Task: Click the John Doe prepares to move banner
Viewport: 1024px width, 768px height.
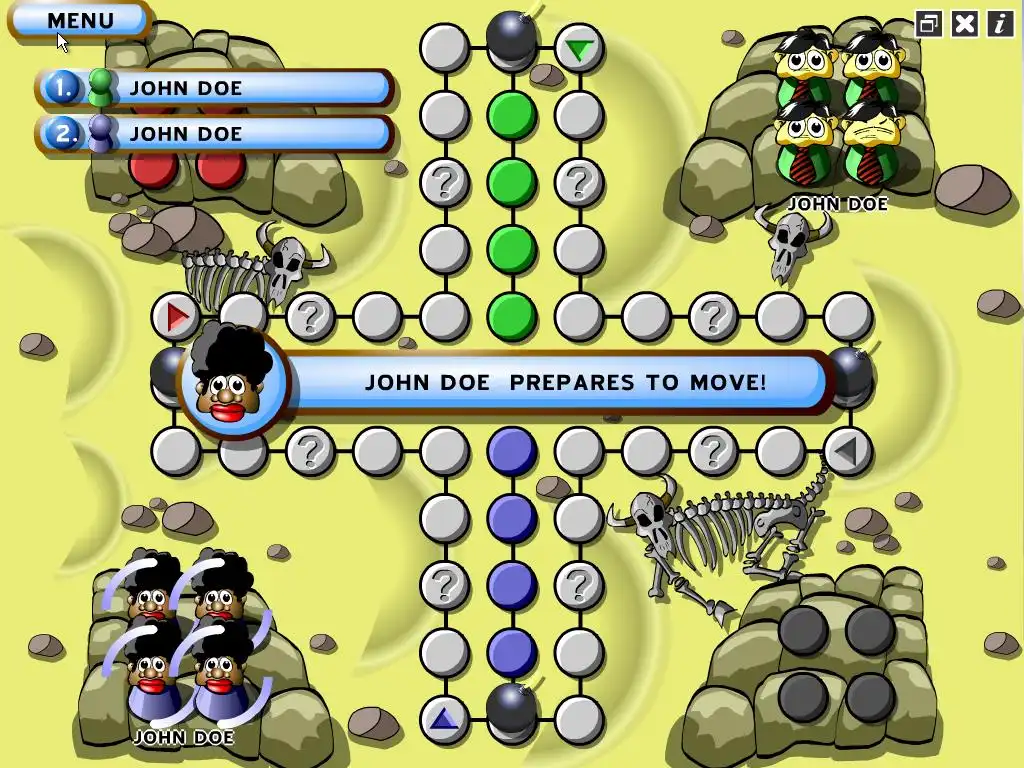Action: pyautogui.click(x=563, y=382)
